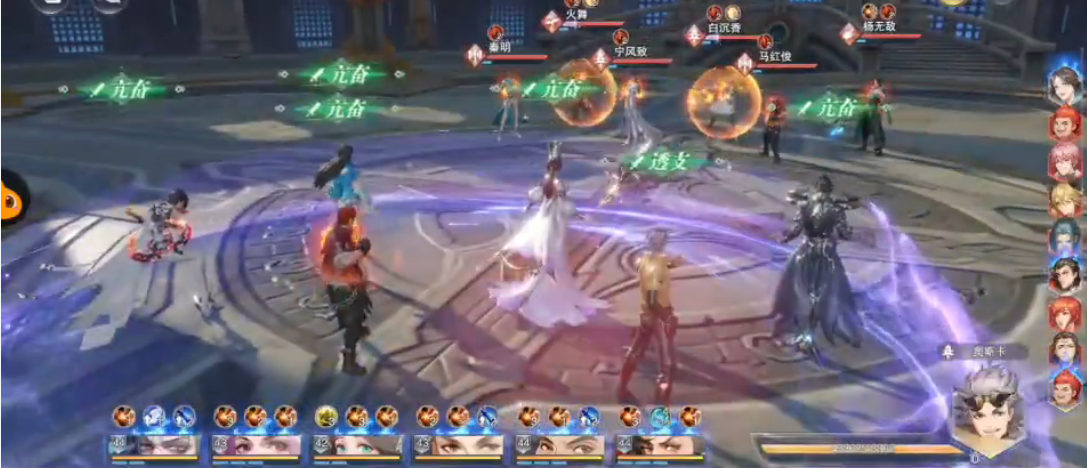Activate the teal swirl skill icon

click(660, 416)
